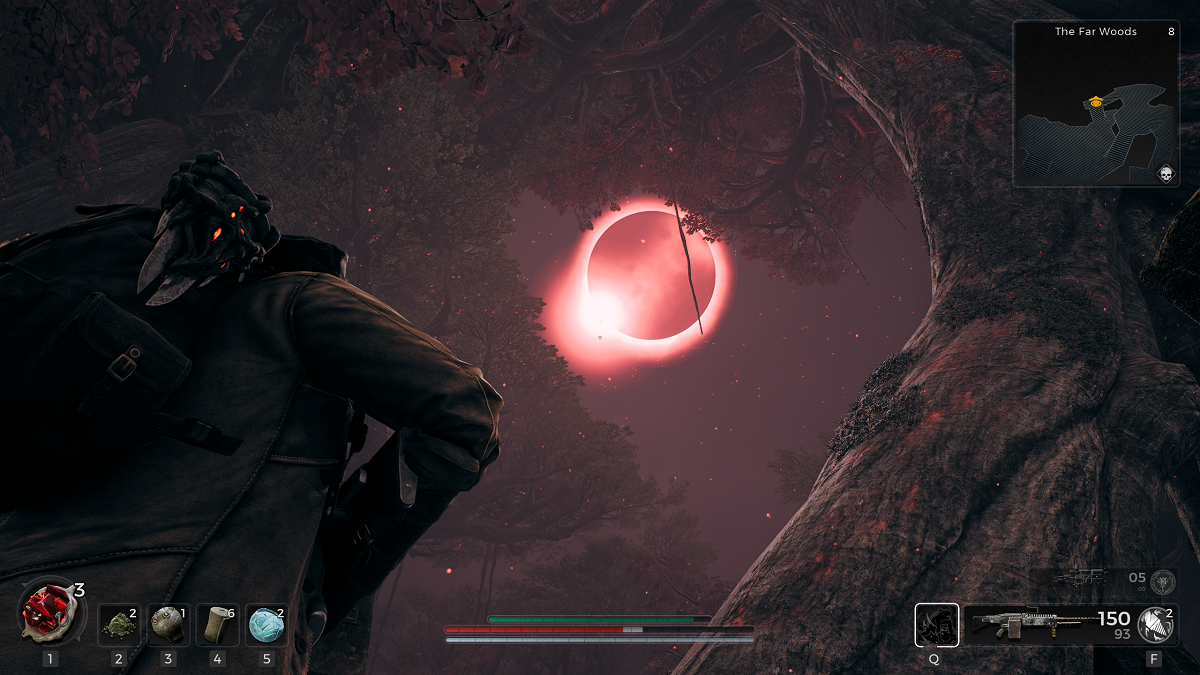
Task: Activate the archetype skill icon
Action: click(x=936, y=625)
